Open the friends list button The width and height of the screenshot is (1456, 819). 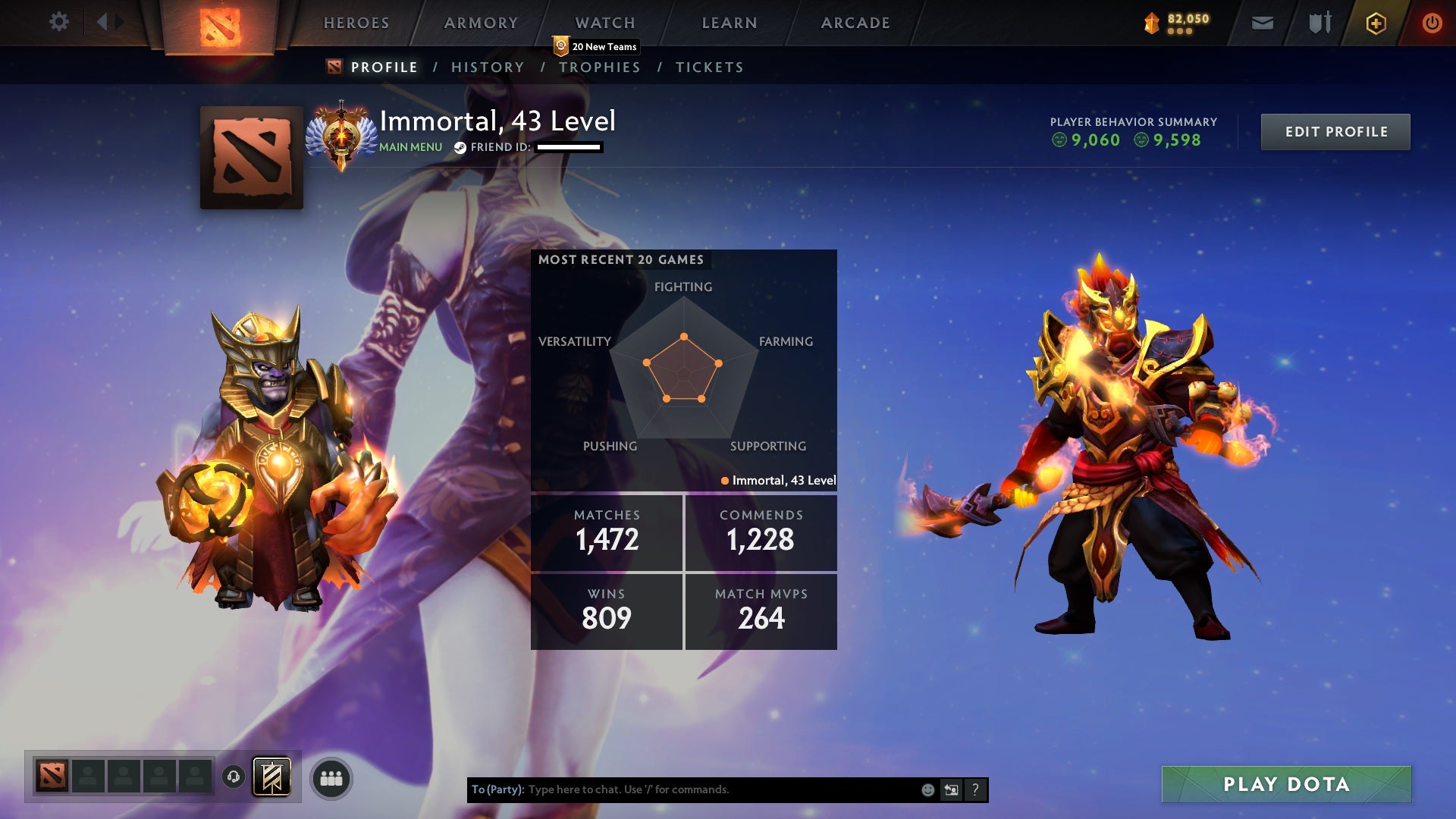[331, 779]
